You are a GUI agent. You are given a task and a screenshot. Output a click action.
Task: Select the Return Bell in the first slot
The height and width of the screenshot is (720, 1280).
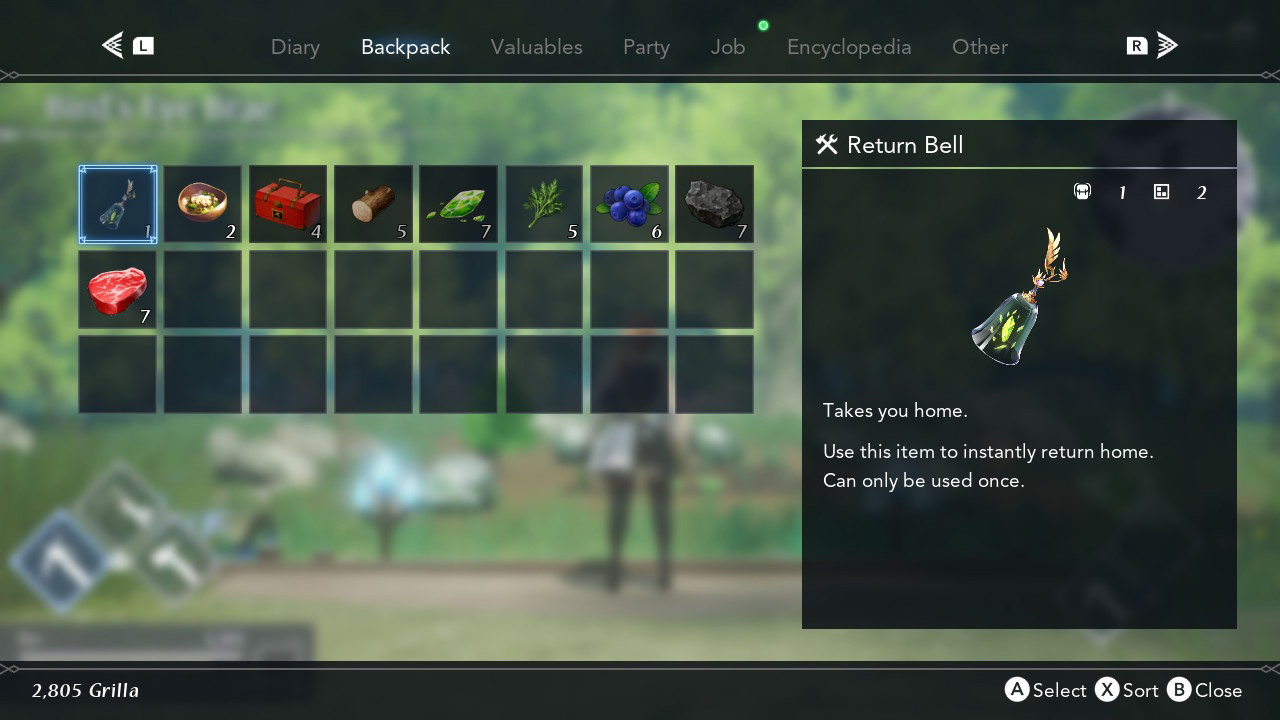coord(117,204)
